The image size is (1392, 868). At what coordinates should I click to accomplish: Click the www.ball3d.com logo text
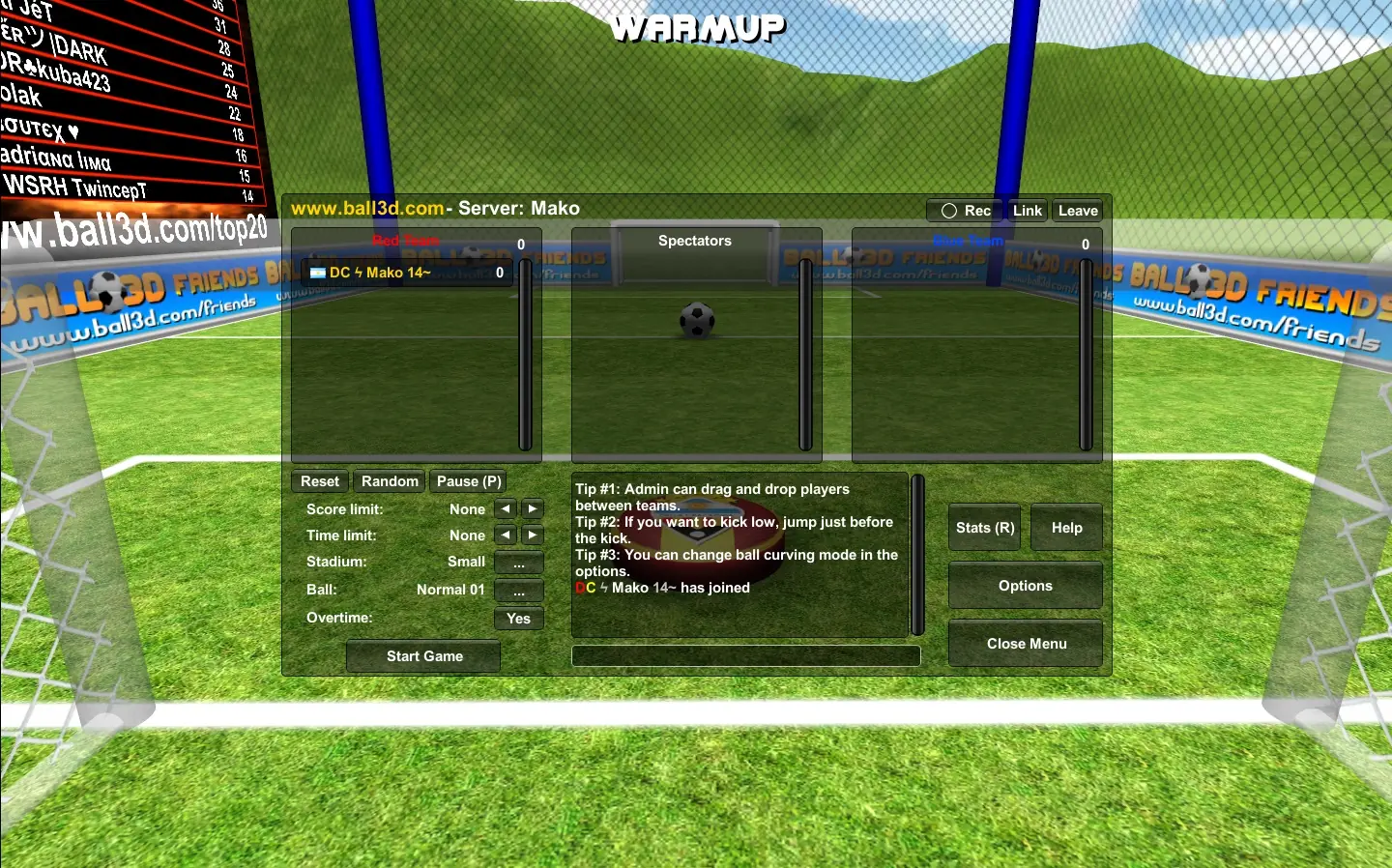point(366,208)
